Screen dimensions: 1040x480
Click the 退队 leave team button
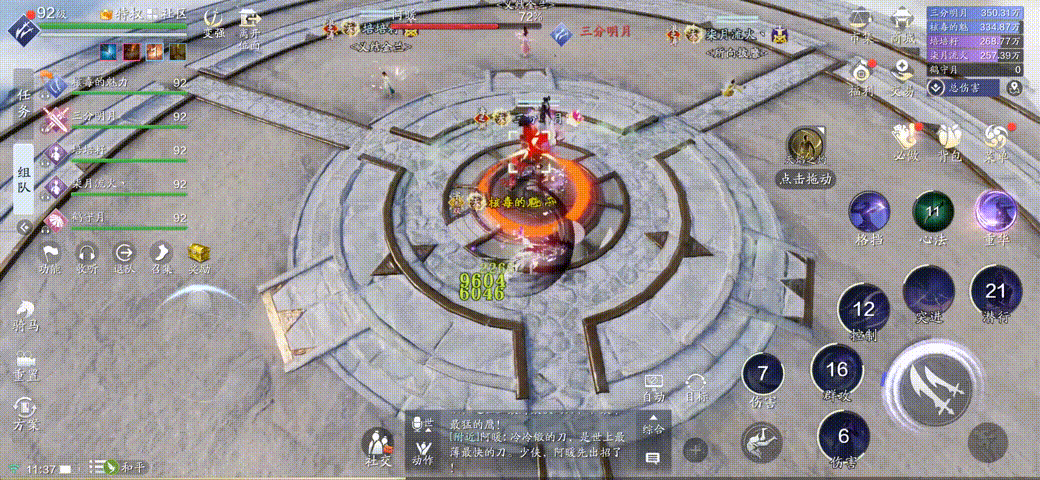pyautogui.click(x=124, y=257)
